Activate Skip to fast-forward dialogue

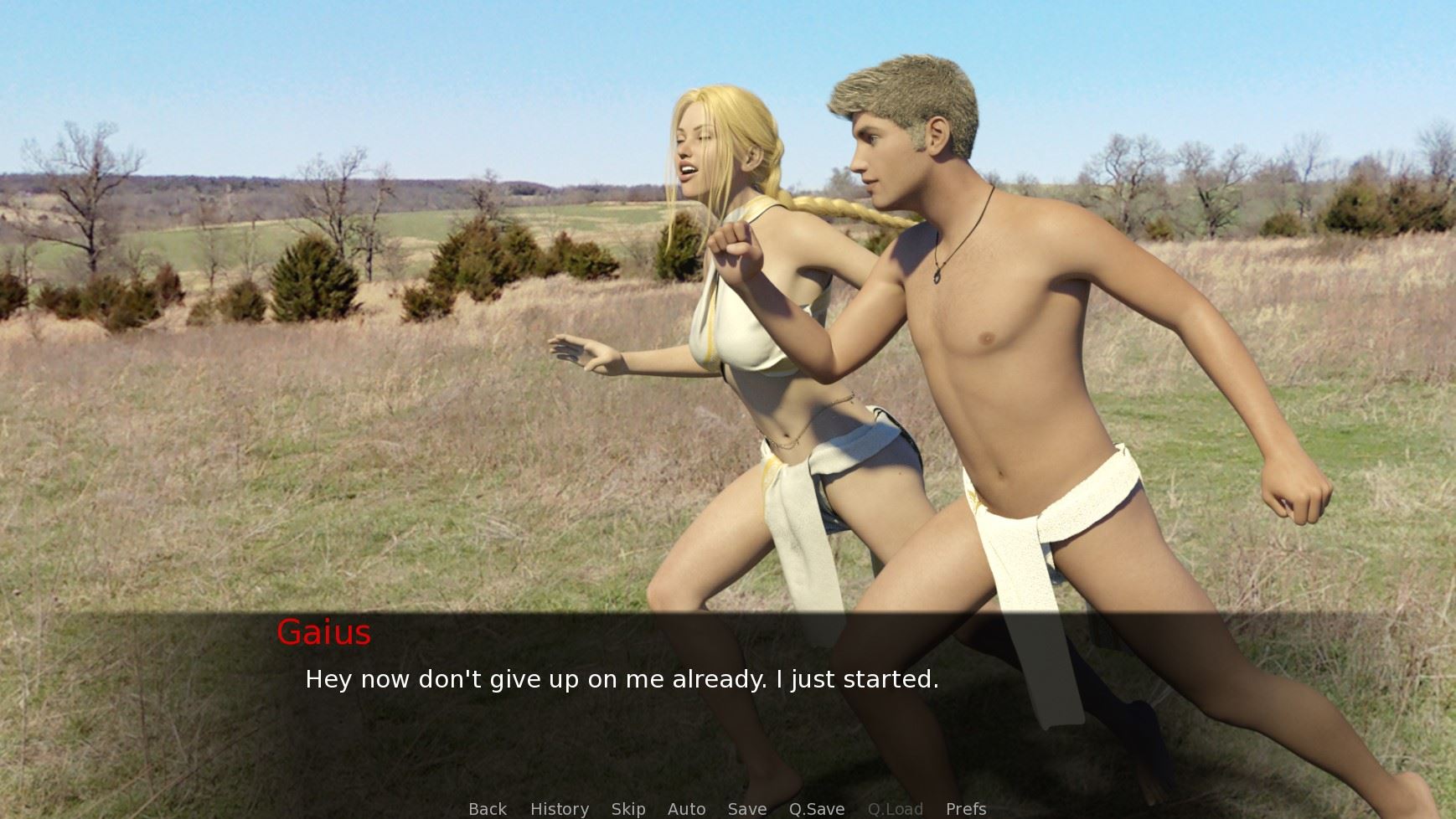click(x=627, y=809)
